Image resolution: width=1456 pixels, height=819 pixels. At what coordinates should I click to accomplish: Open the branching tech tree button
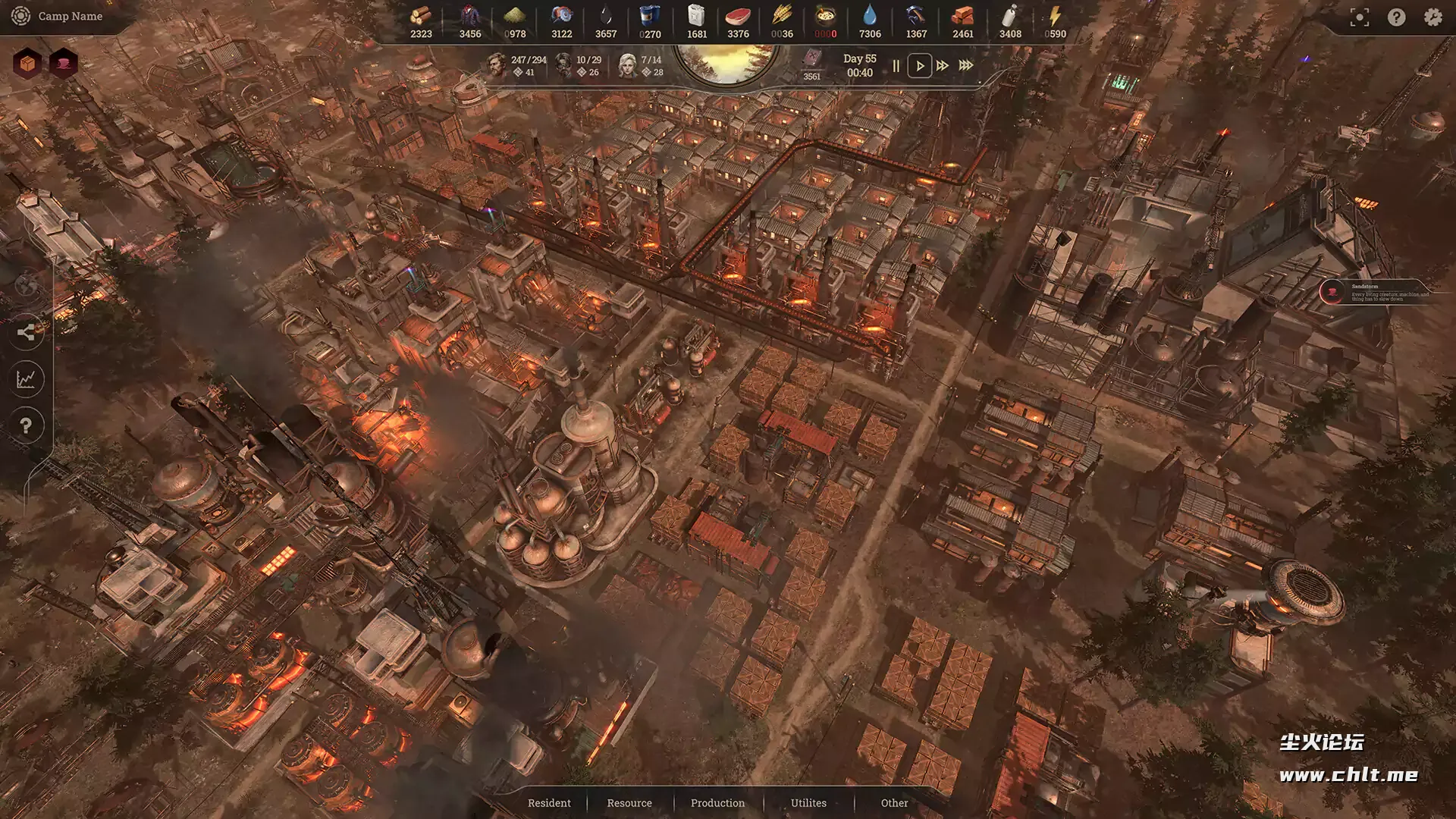coord(27,332)
